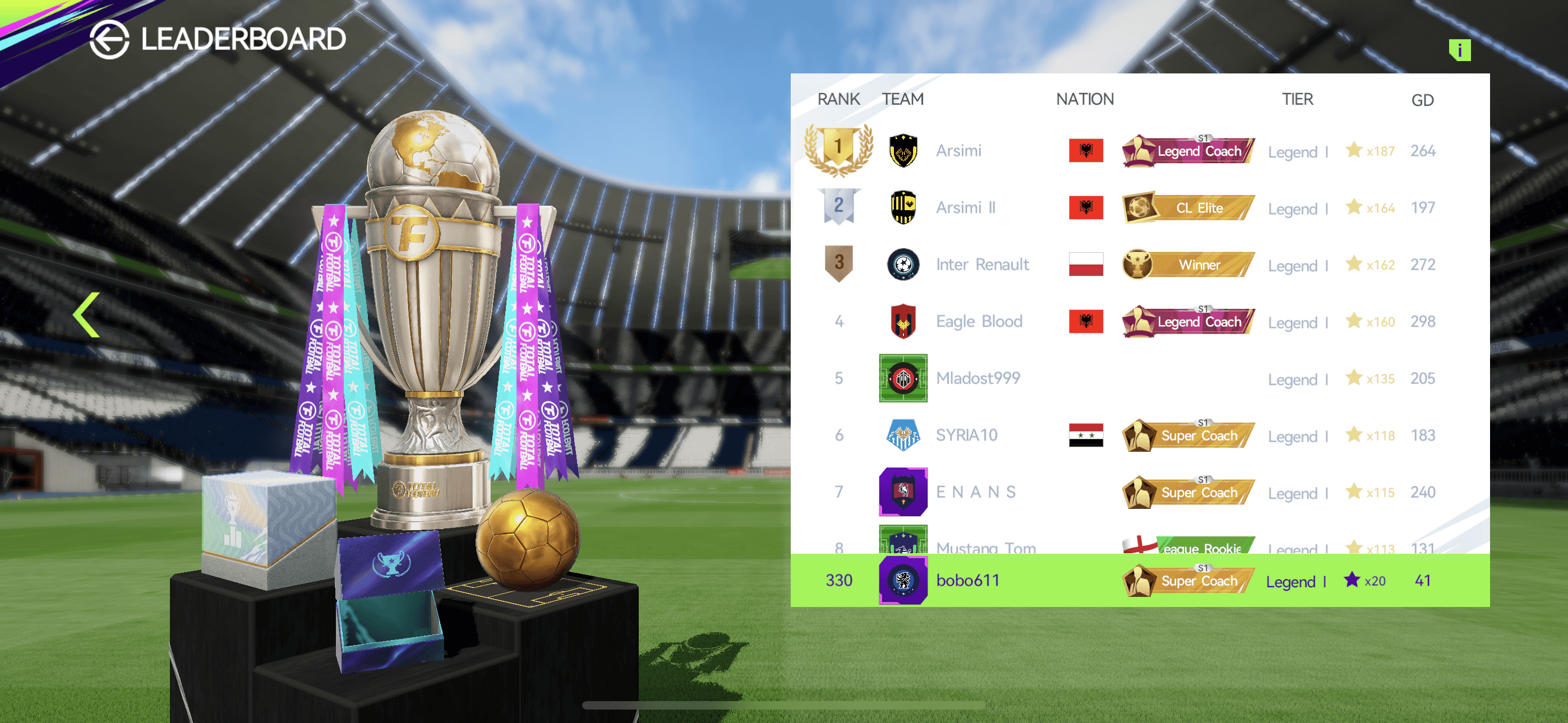Select the Legend Coach badge beside Arsimi
This screenshot has height=723, width=1568.
pos(1187,150)
